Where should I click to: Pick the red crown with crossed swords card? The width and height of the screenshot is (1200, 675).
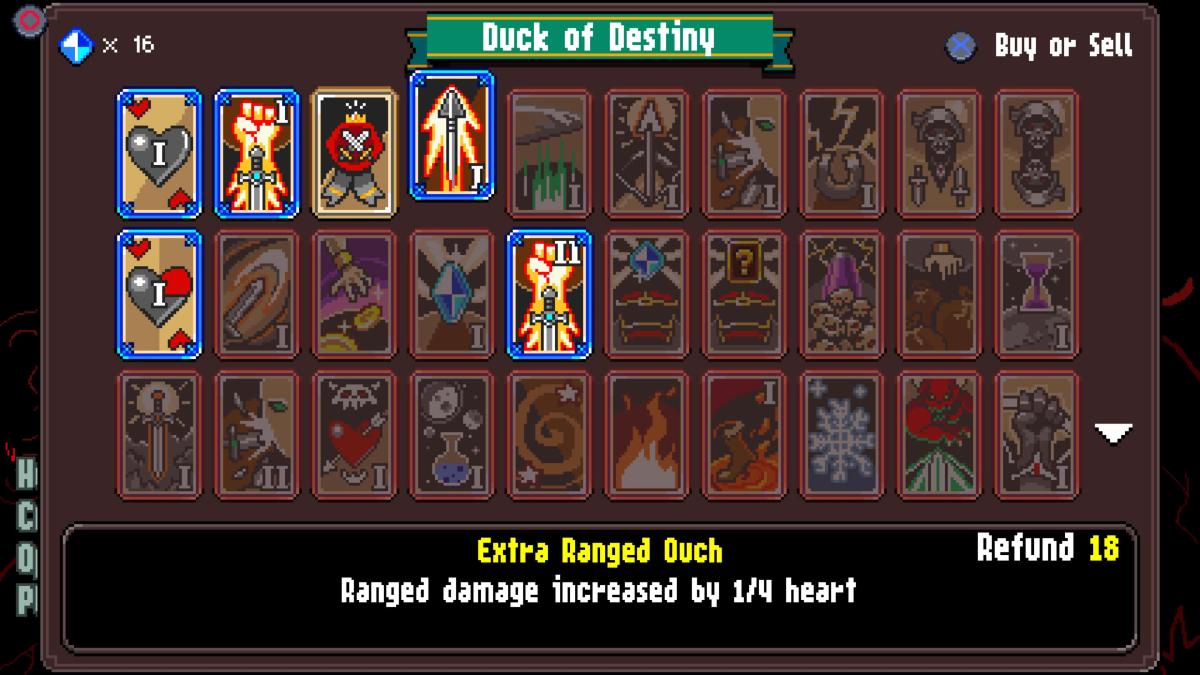point(354,153)
